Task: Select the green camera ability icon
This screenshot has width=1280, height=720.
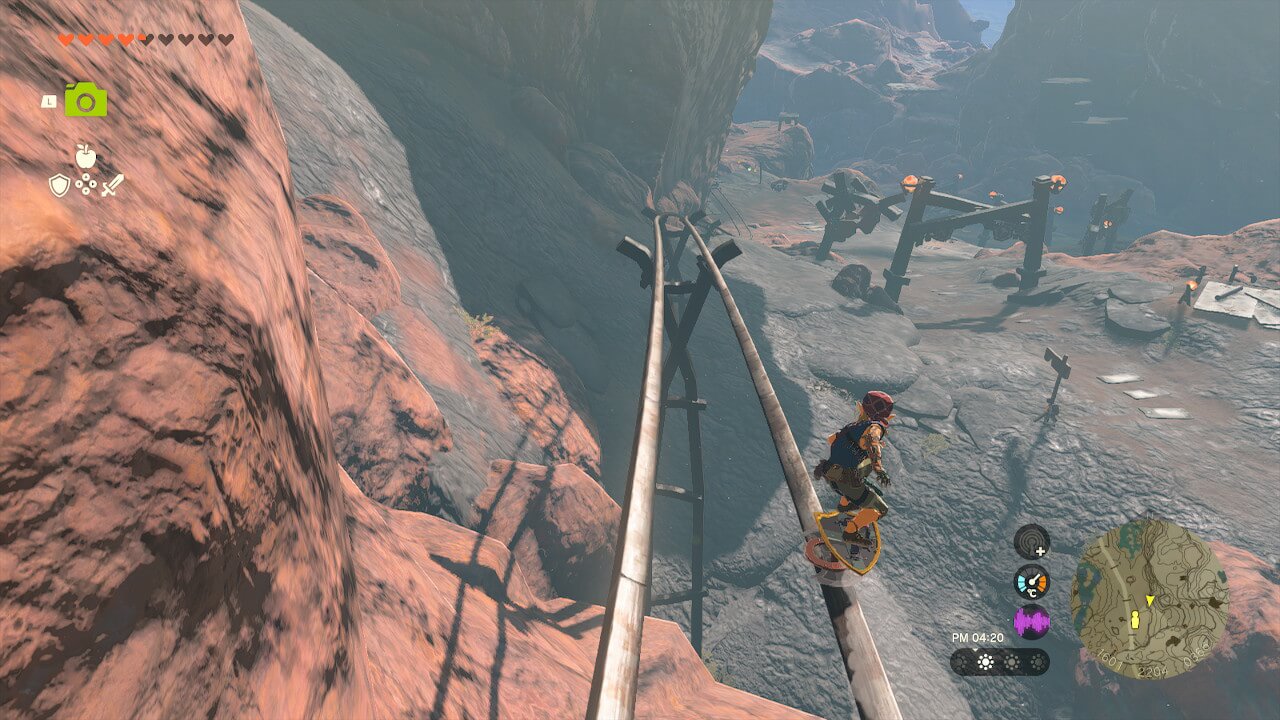Action: pos(86,99)
